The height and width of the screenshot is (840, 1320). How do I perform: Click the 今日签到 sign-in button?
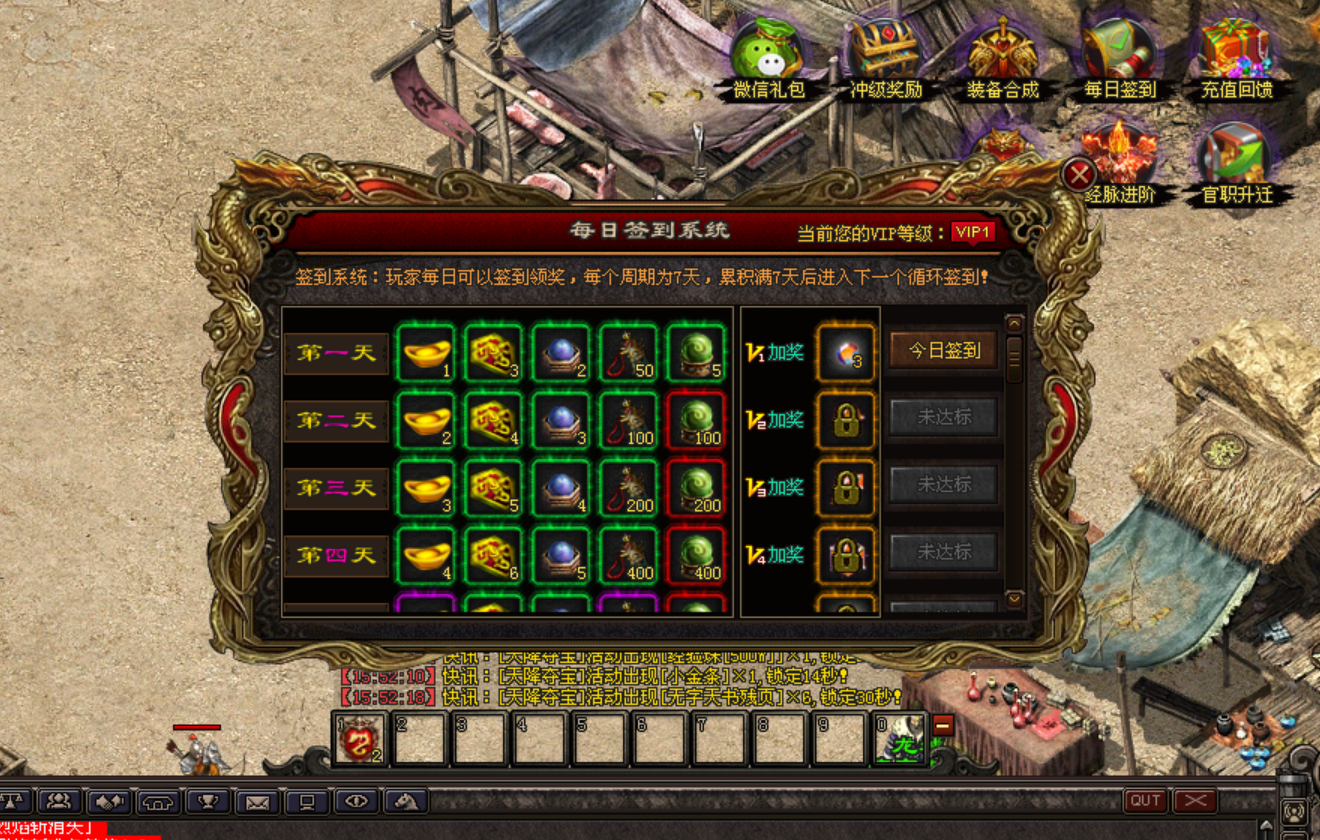point(943,351)
